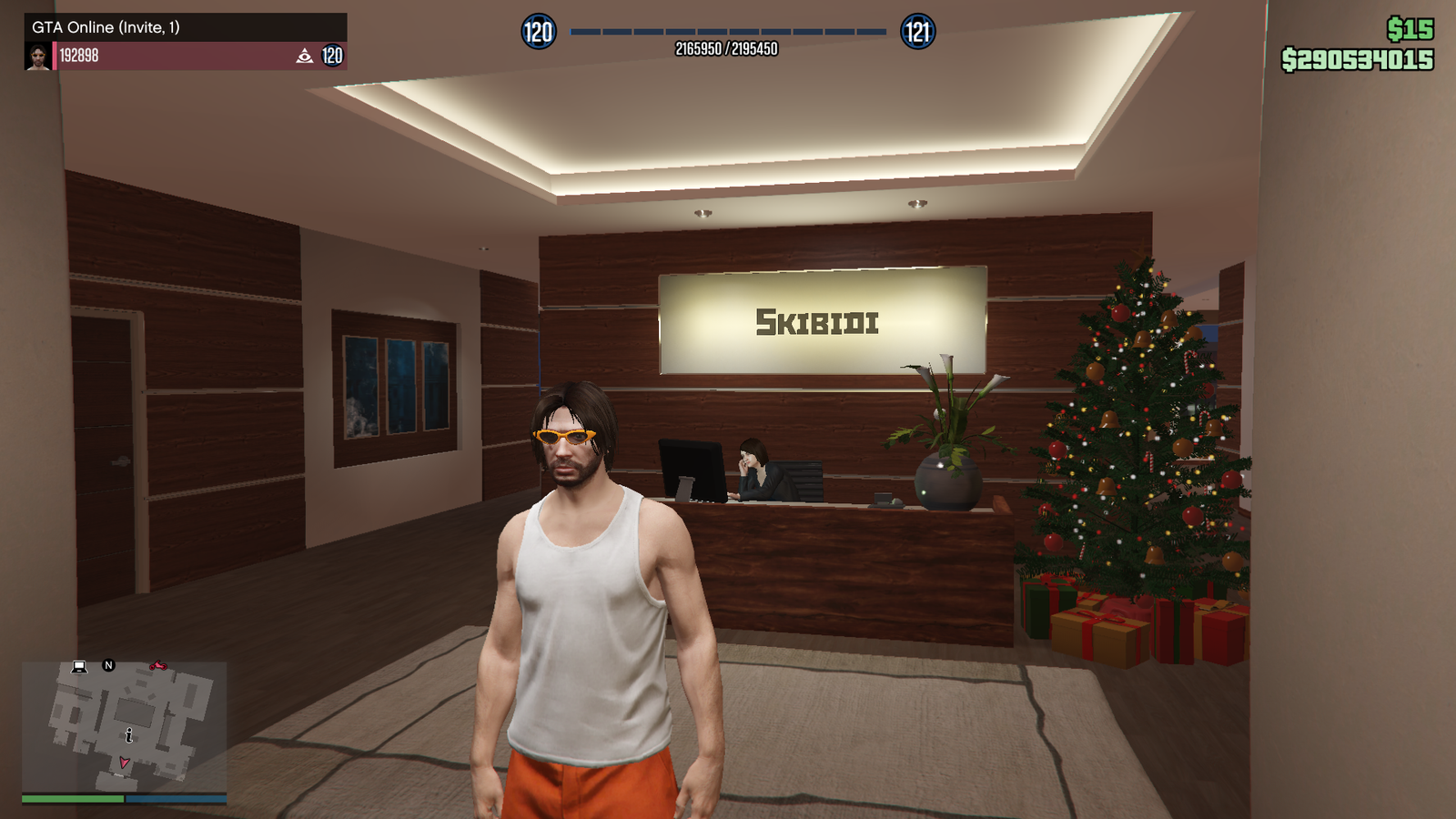Select the player arrow on the minimap
The height and width of the screenshot is (819, 1456).
[124, 763]
